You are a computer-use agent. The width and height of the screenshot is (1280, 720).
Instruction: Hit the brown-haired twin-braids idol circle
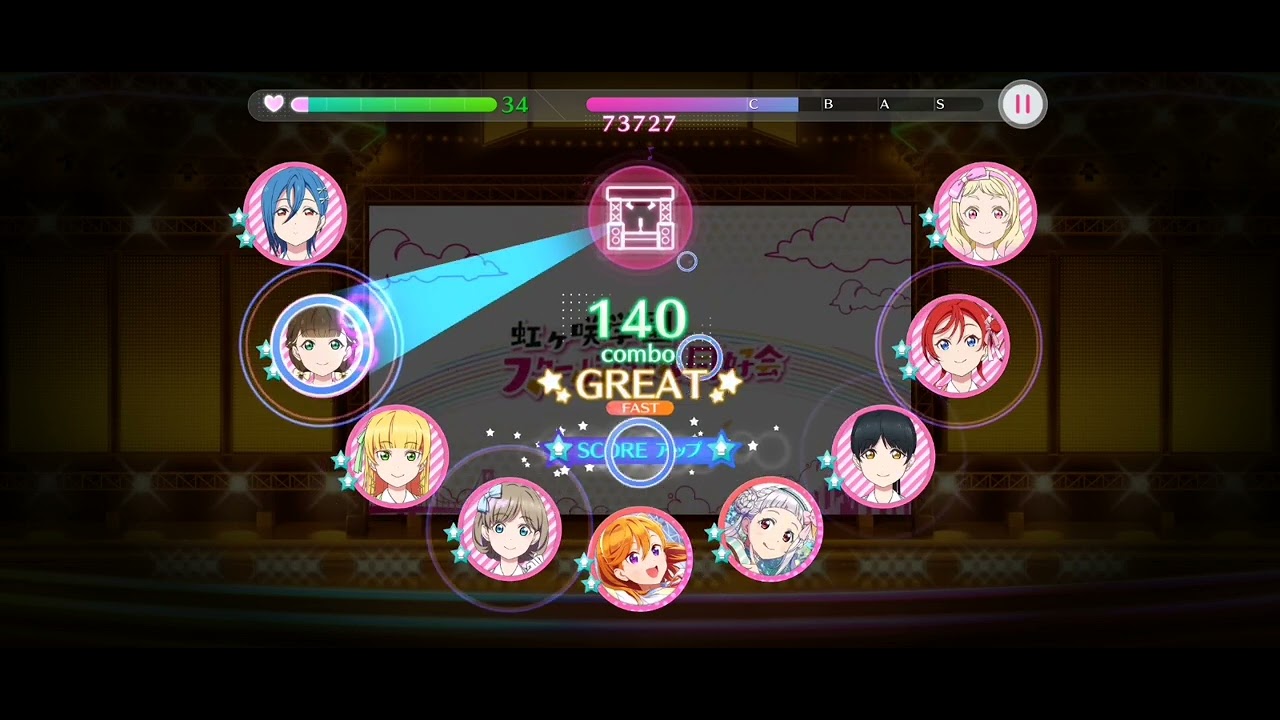pyautogui.click(x=321, y=345)
